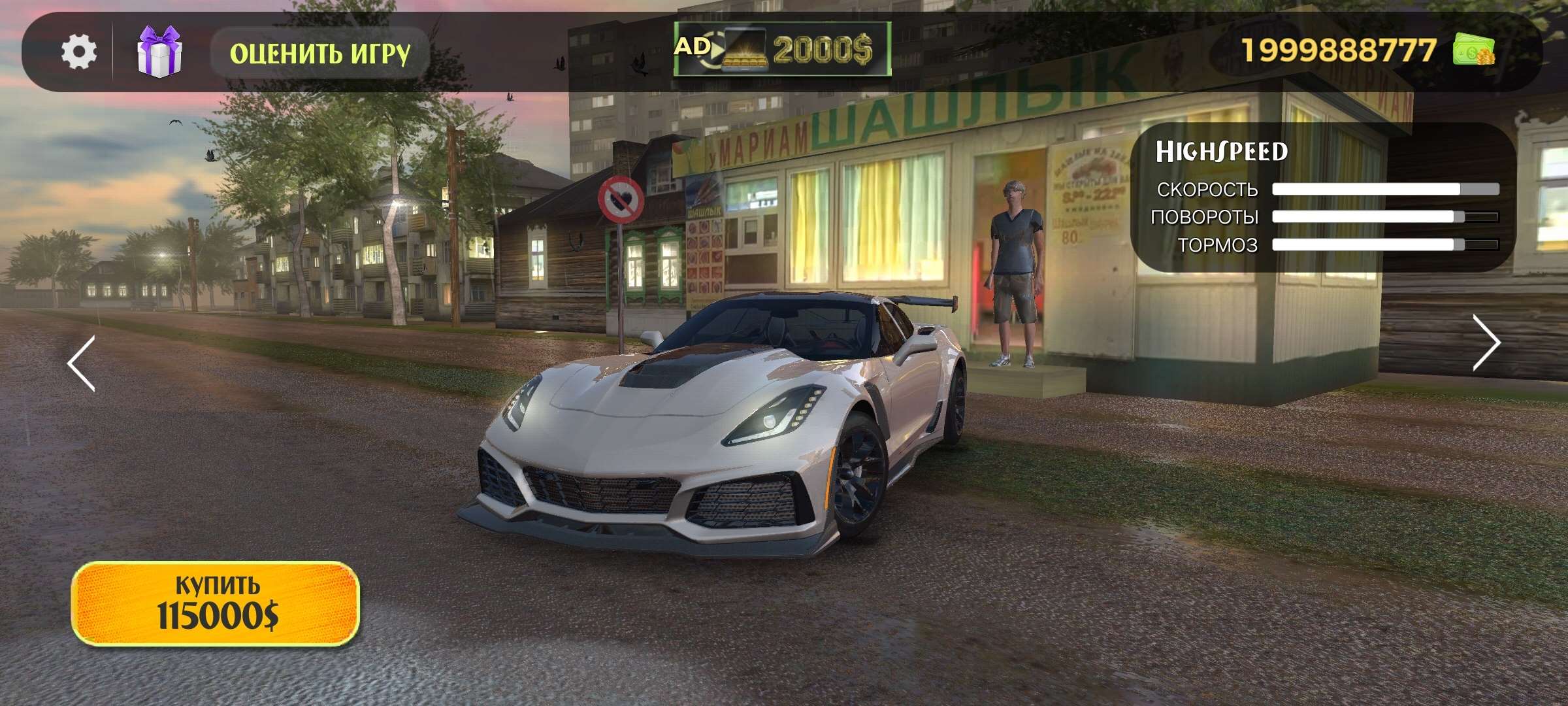Image resolution: width=1568 pixels, height=706 pixels.
Task: Tap the ОЦЕНИТЬ ИГРУ rate button
Action: click(x=319, y=53)
